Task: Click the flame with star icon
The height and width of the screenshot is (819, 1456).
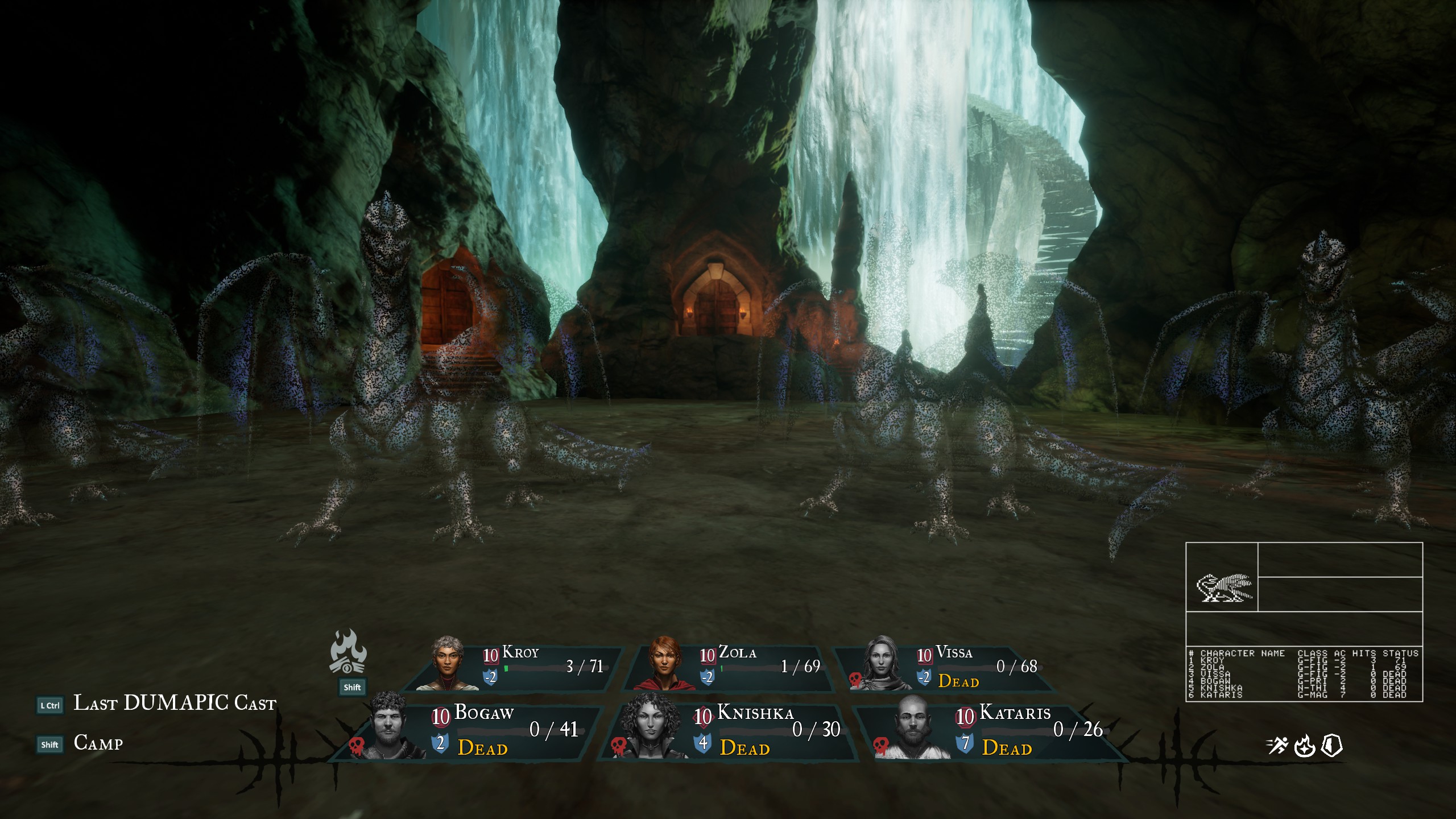Action: (1304, 746)
